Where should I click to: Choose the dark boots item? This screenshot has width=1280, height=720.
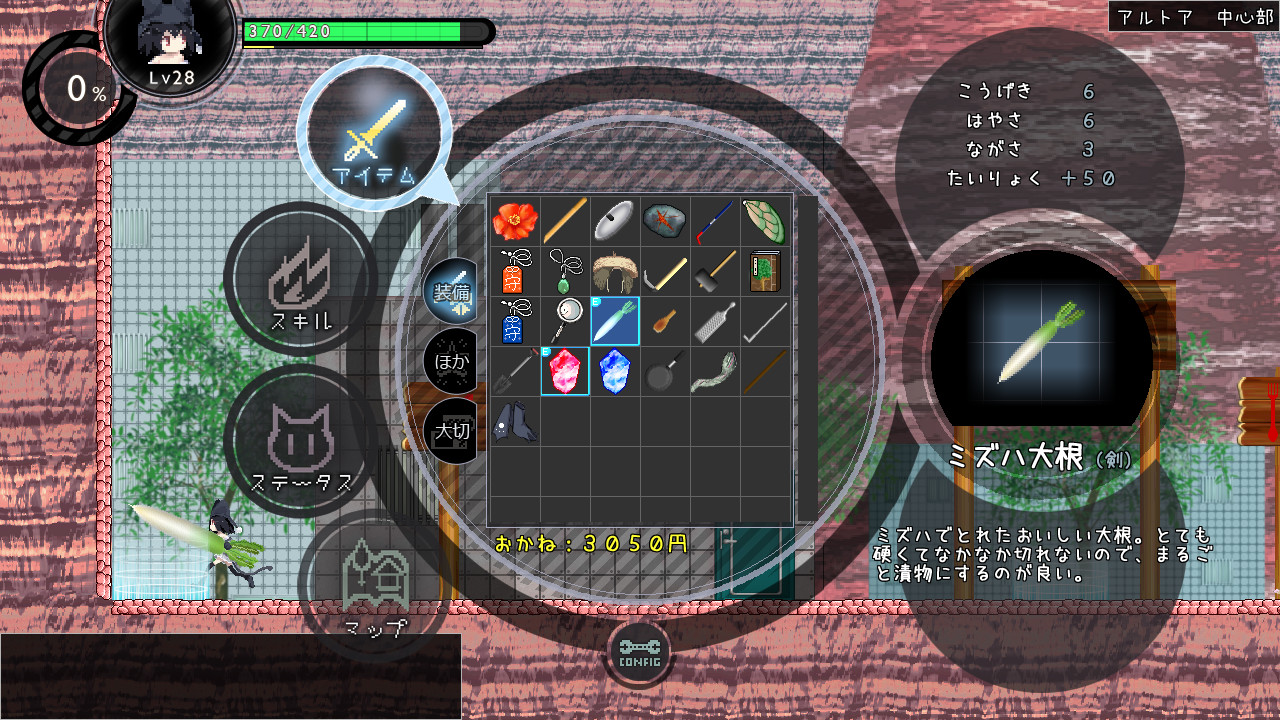pyautogui.click(x=515, y=421)
